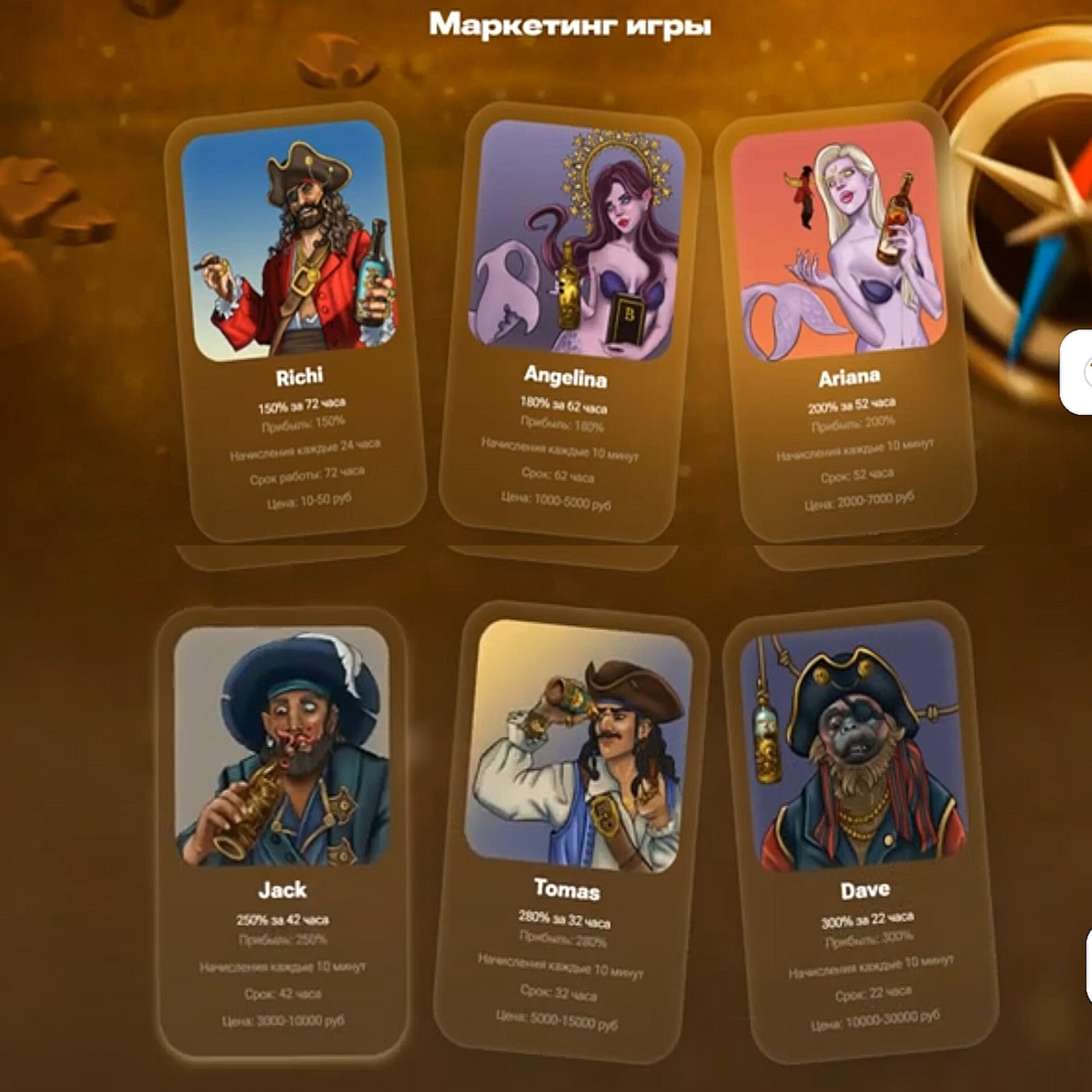Select the Jack pirate card

click(282, 829)
